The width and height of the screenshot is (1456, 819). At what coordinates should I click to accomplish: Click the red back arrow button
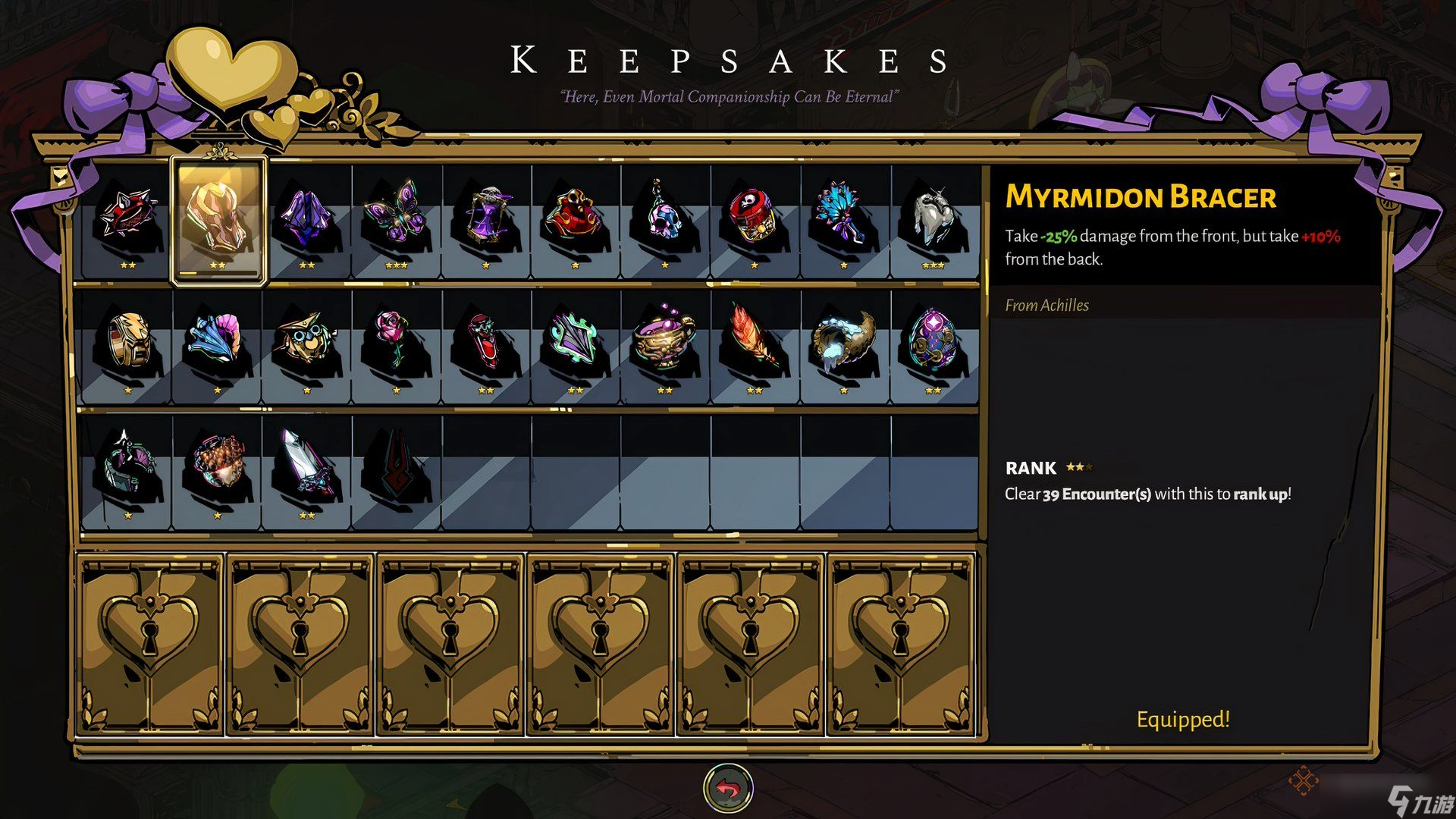pyautogui.click(x=728, y=789)
